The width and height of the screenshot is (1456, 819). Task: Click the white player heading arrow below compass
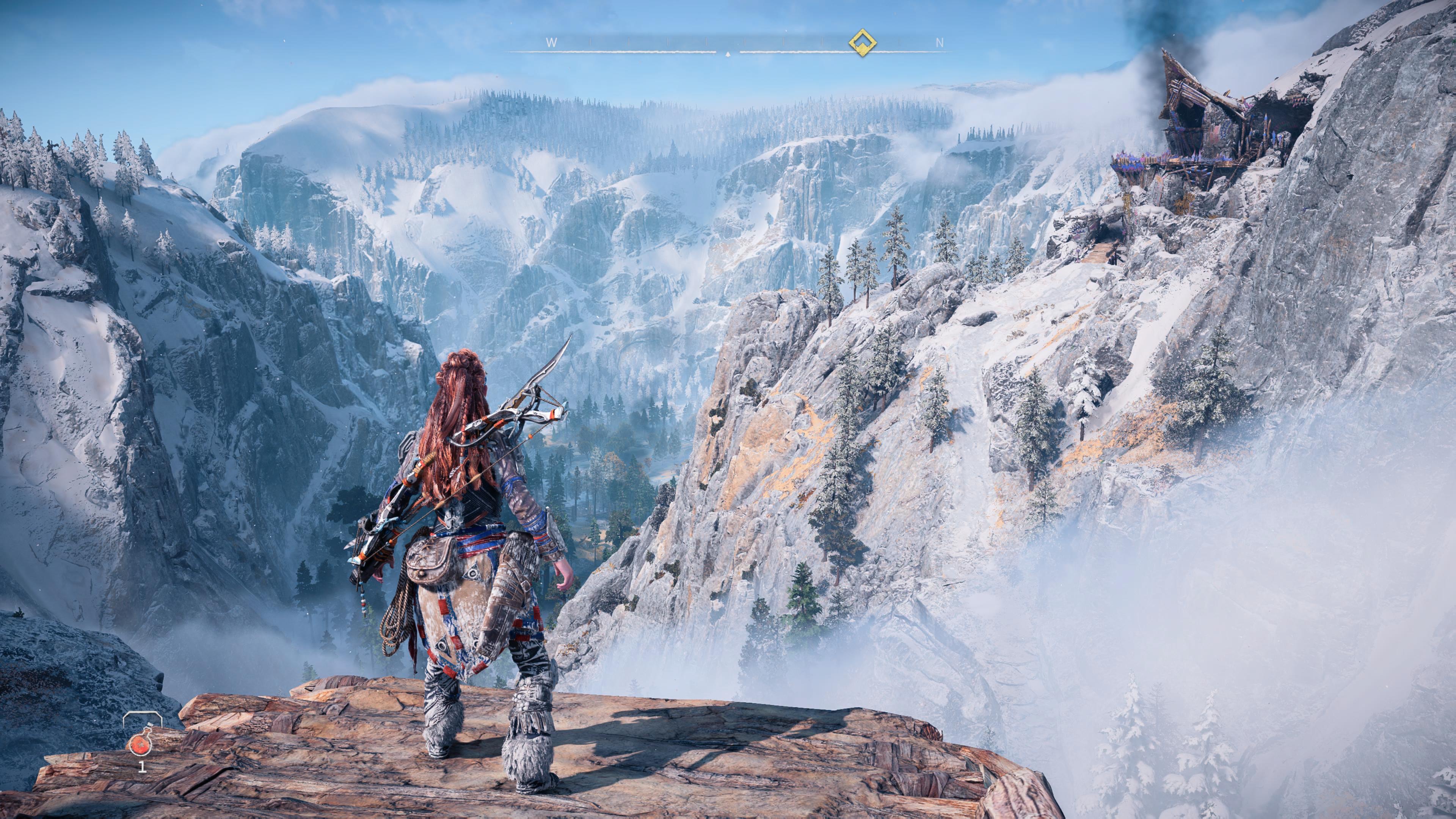click(x=728, y=55)
